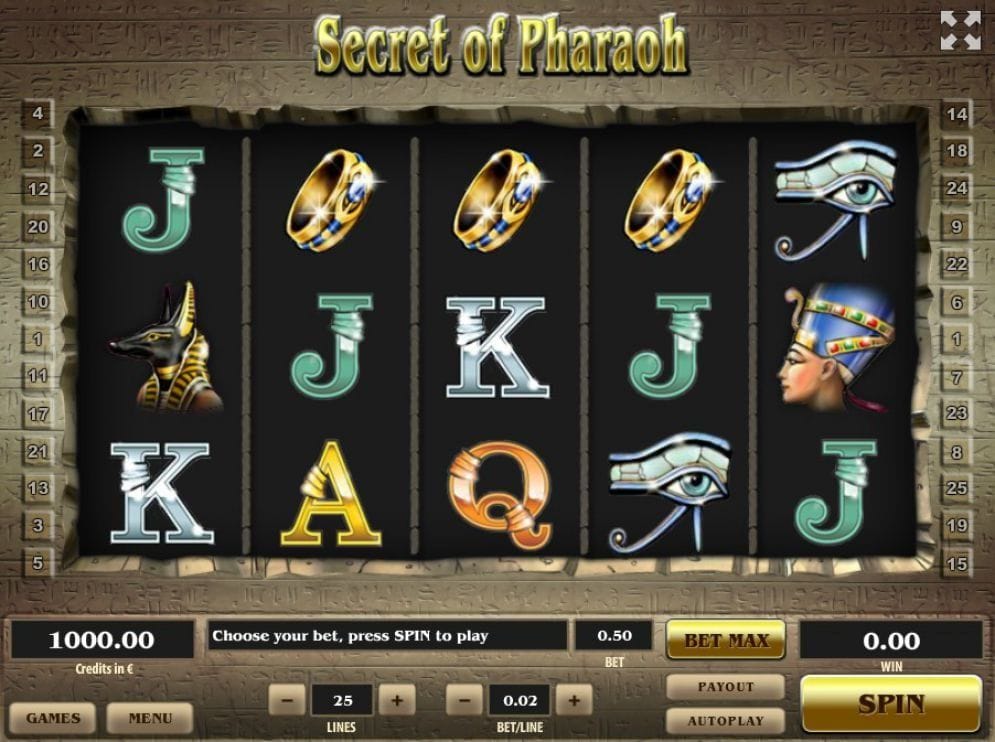Image resolution: width=995 pixels, height=742 pixels.
Task: Highlight payline marker 15
Action: point(957,564)
